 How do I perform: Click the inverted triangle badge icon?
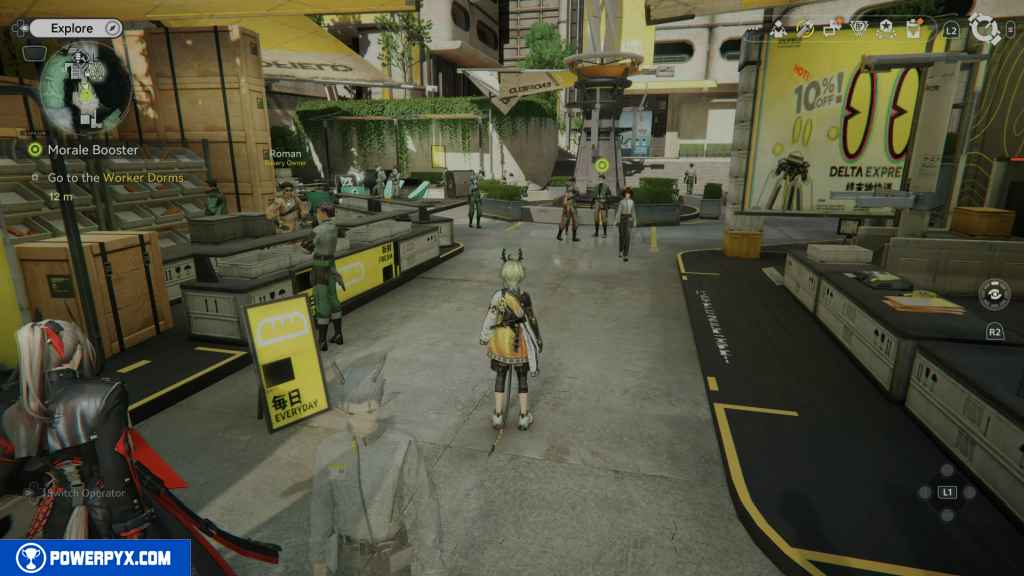[859, 29]
